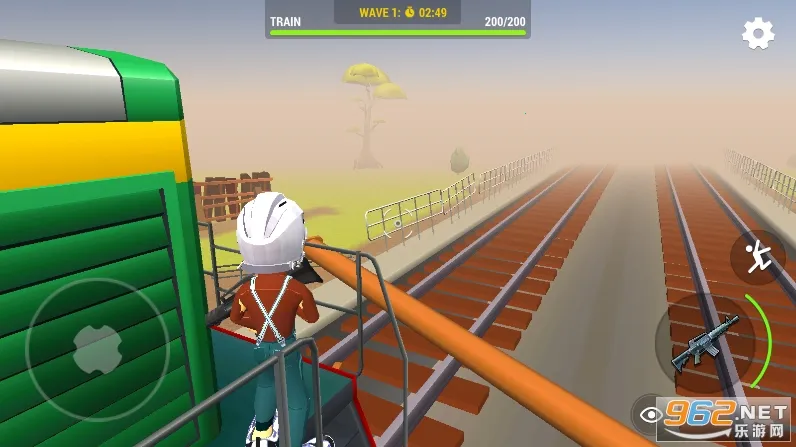Screen dimensions: 796x447
Task: Fire the assault rifle weapon button
Action: [704, 343]
